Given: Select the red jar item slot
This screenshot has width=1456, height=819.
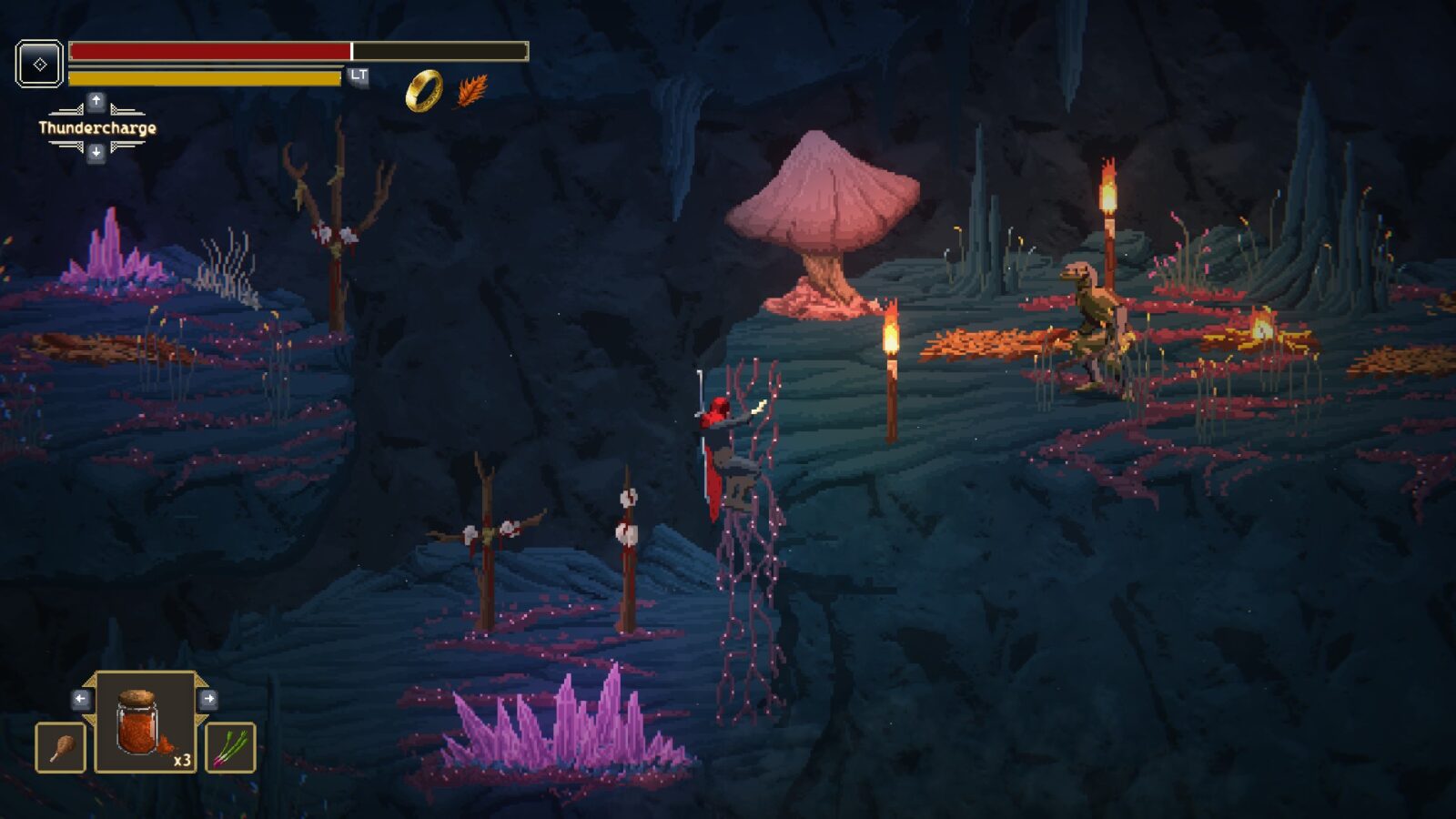Looking at the screenshot, I should pyautogui.click(x=145, y=723).
